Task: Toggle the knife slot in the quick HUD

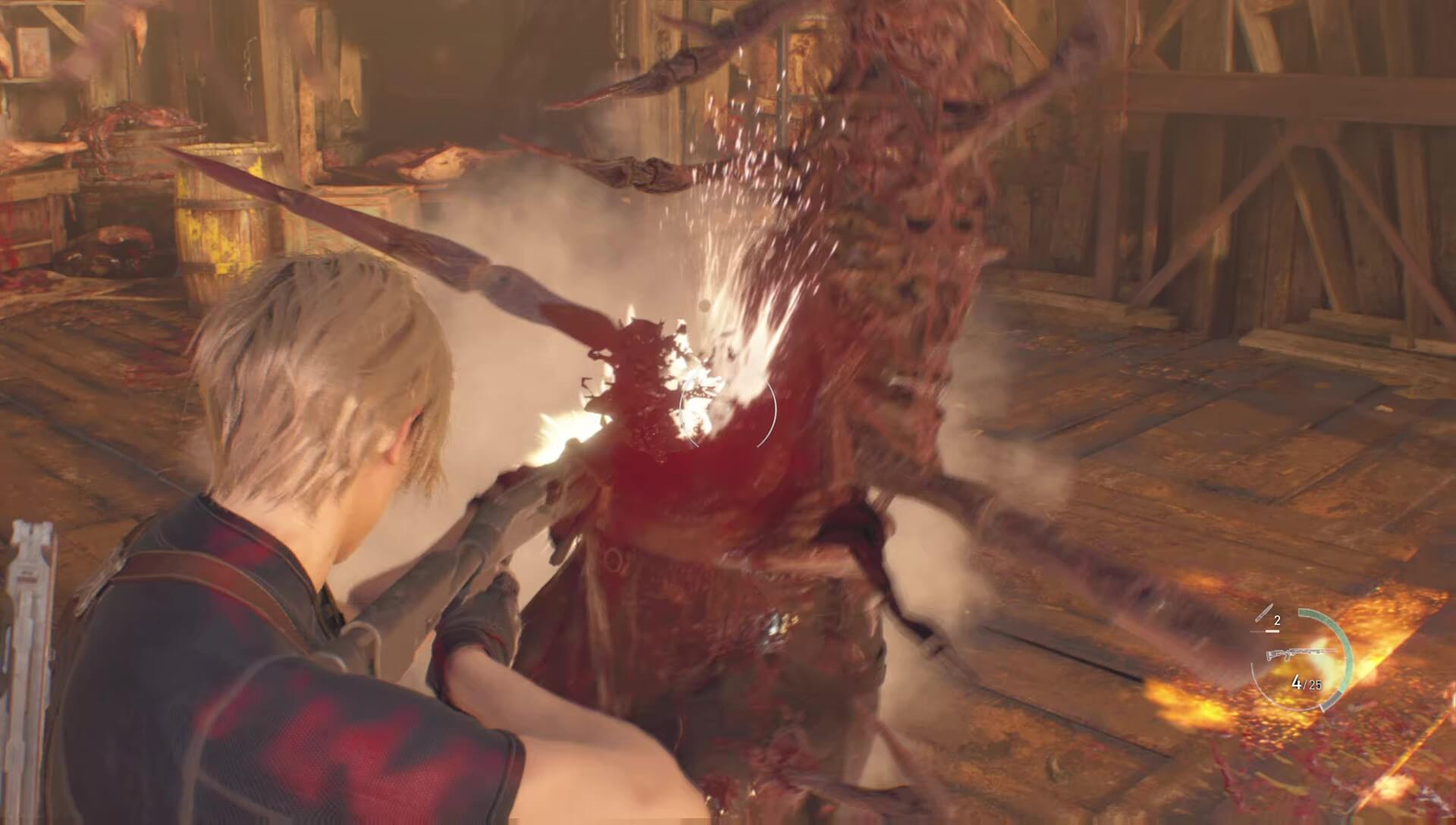Action: [1264, 612]
